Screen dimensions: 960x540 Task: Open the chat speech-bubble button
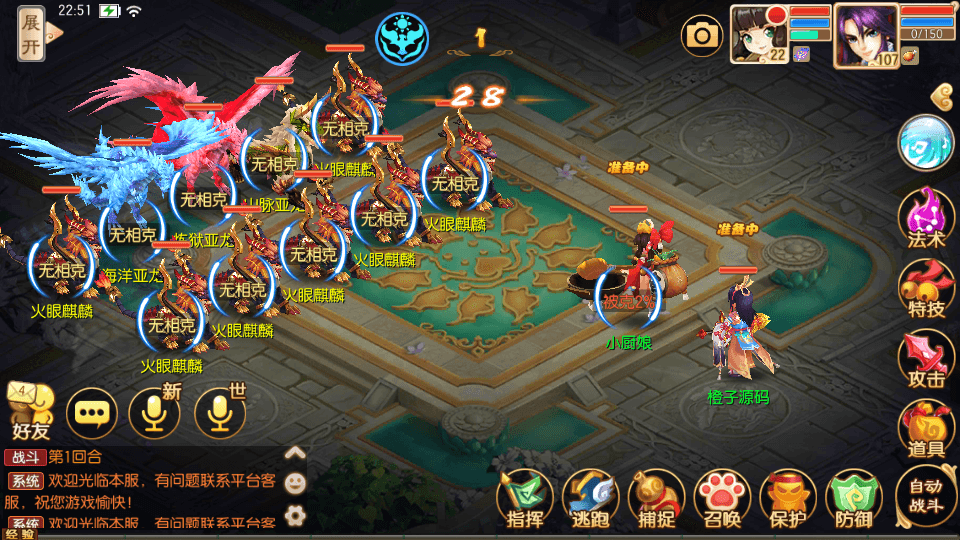[92, 412]
